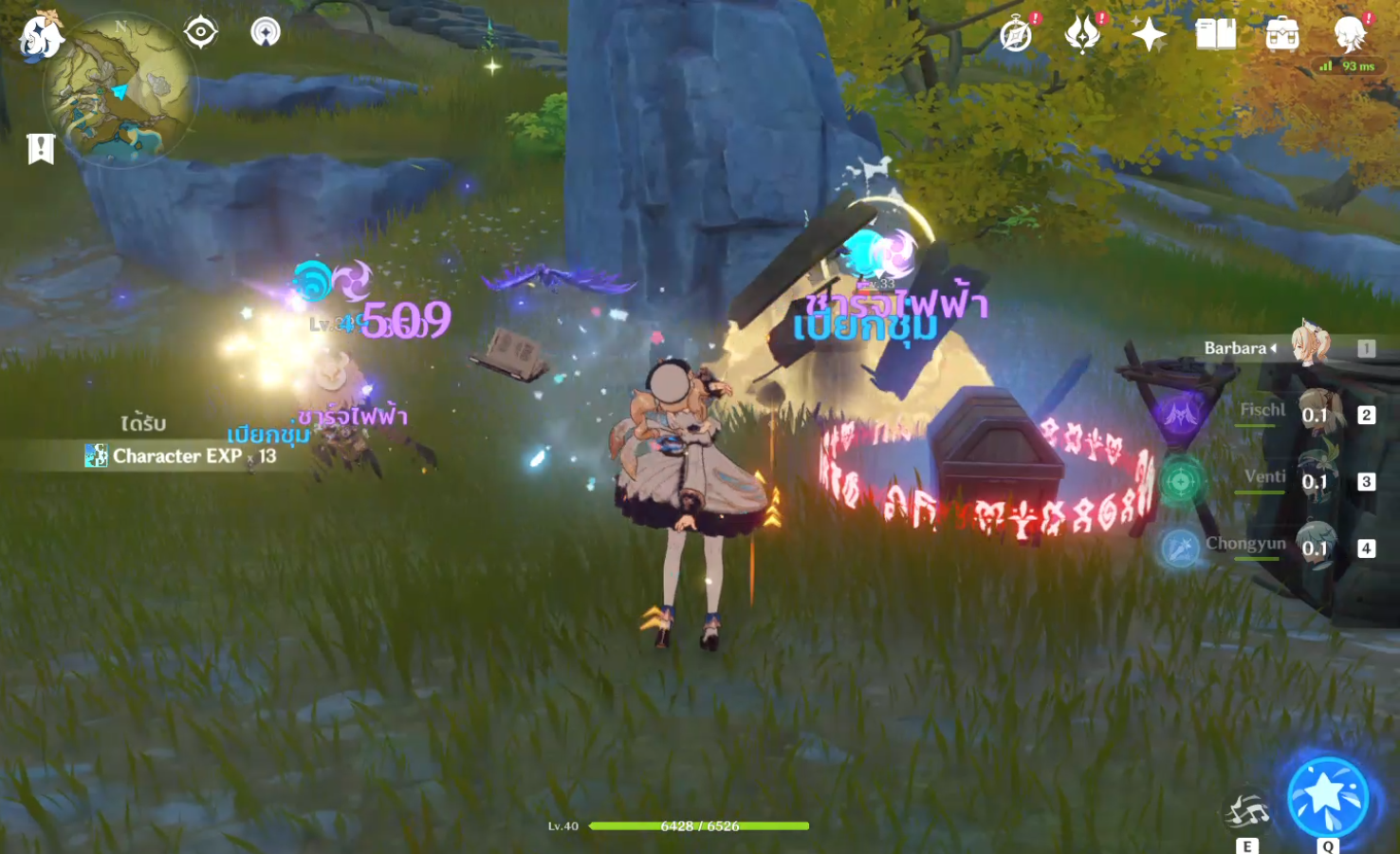Switch to Fischl in the party list
1400x854 pixels.
click(1314, 414)
